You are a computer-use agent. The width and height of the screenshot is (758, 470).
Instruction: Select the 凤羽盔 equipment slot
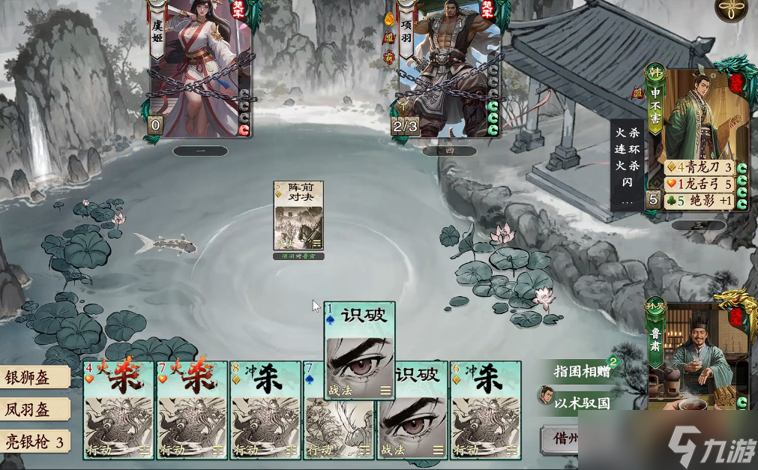click(36, 409)
